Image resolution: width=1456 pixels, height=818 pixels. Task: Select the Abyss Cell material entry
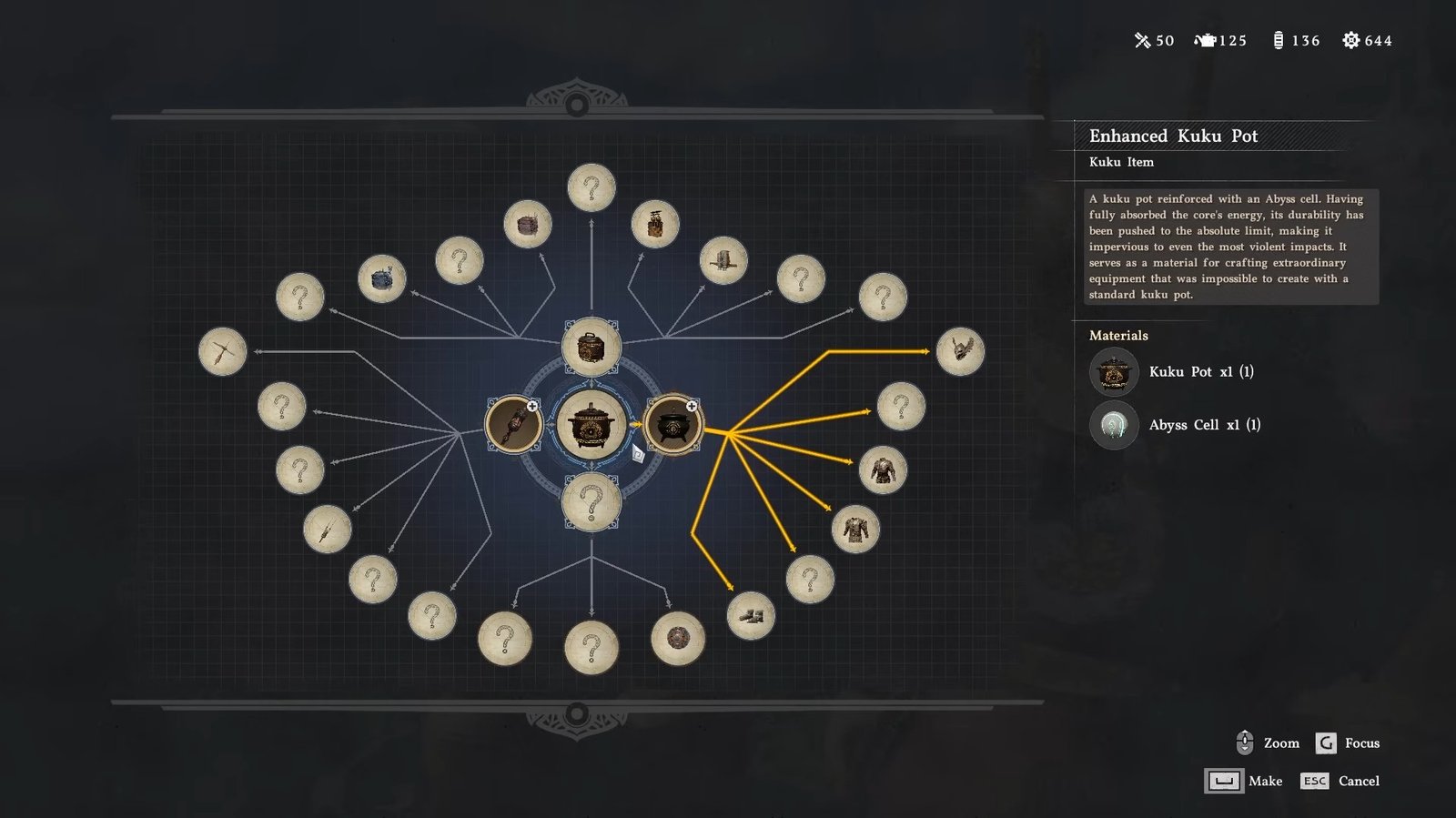click(x=1176, y=425)
